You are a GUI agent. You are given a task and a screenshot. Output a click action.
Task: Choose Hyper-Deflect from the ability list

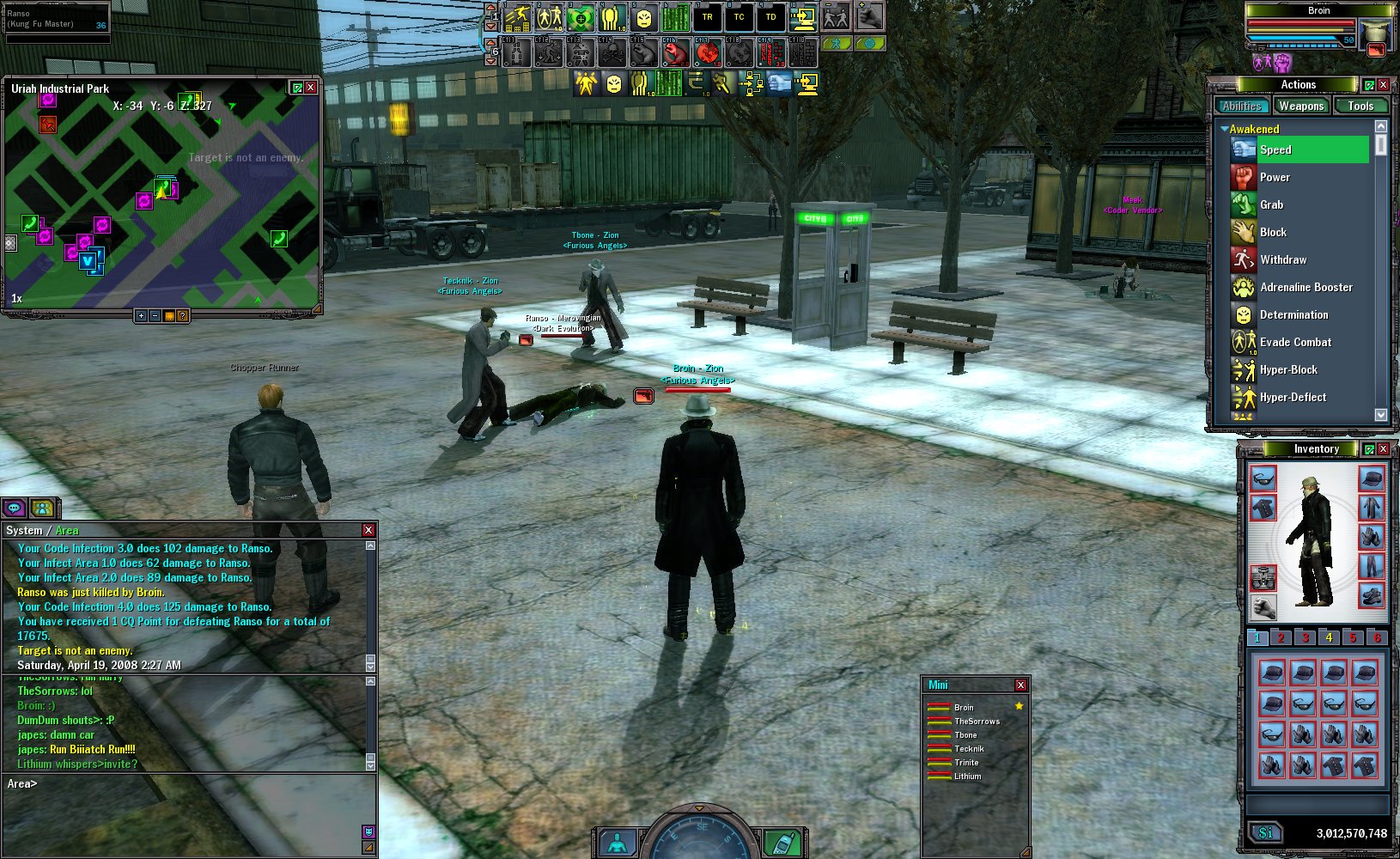click(1293, 398)
